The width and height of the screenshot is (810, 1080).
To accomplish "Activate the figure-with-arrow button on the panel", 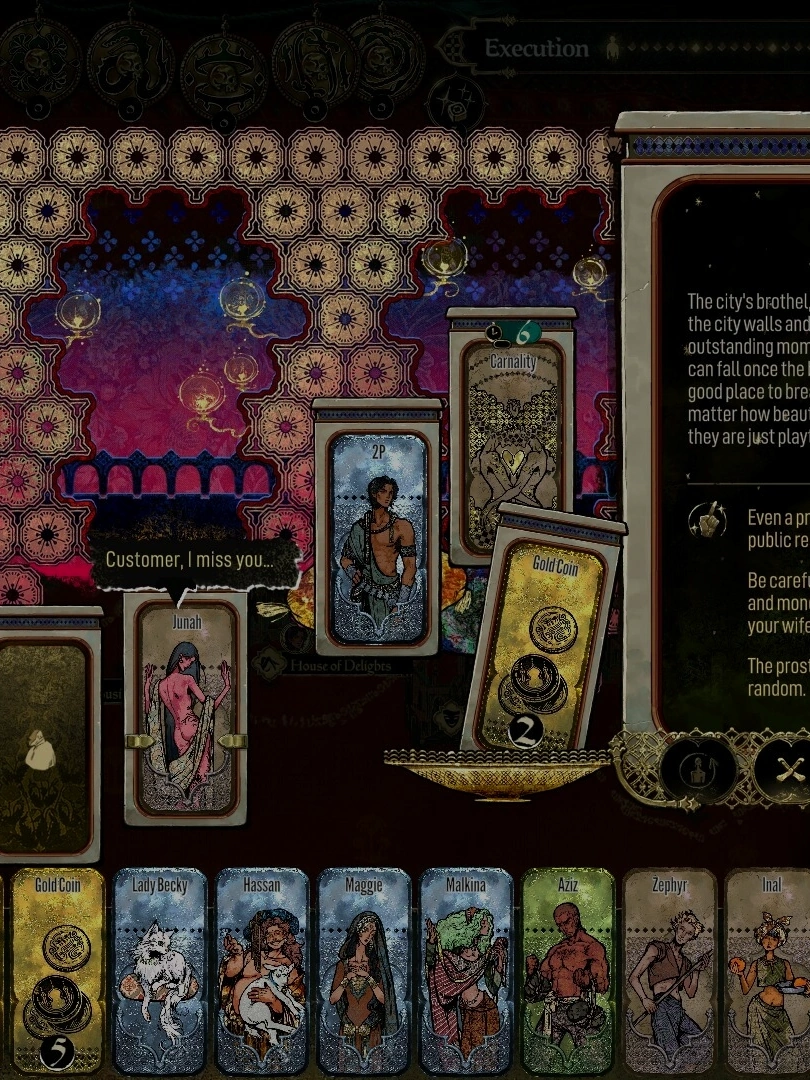I will tap(698, 770).
